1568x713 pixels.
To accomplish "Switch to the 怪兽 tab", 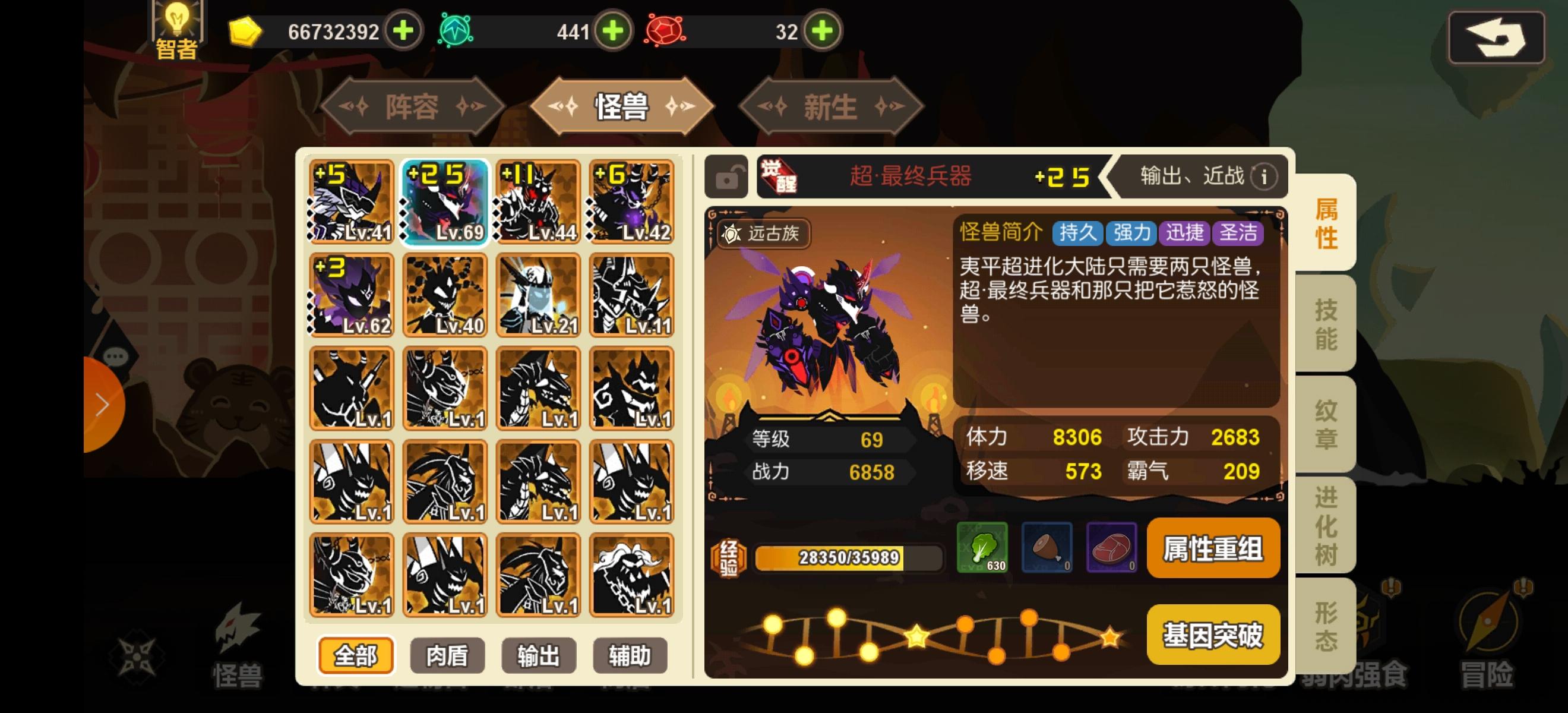I will point(622,106).
